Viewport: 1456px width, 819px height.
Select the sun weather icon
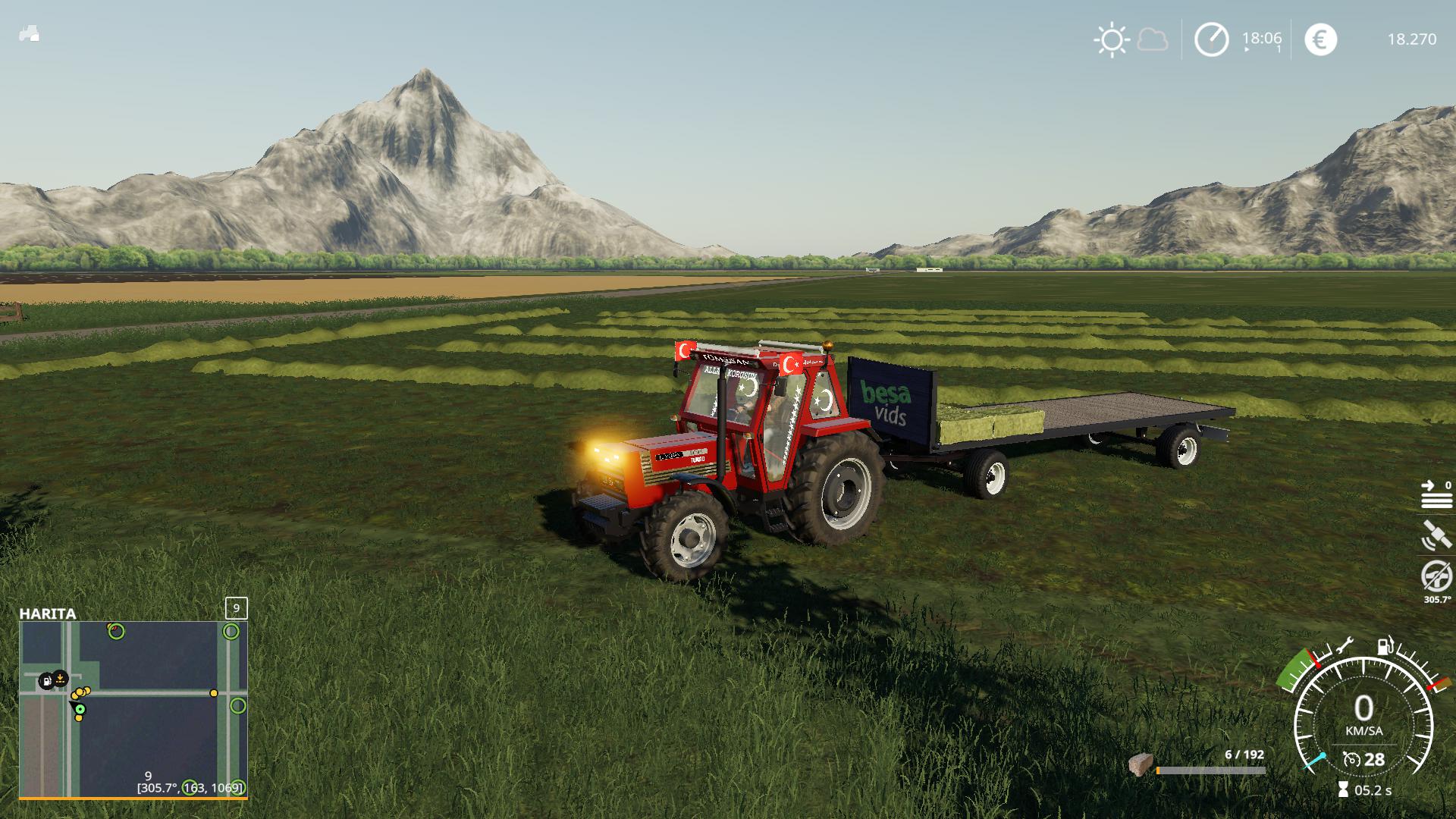[x=1112, y=39]
